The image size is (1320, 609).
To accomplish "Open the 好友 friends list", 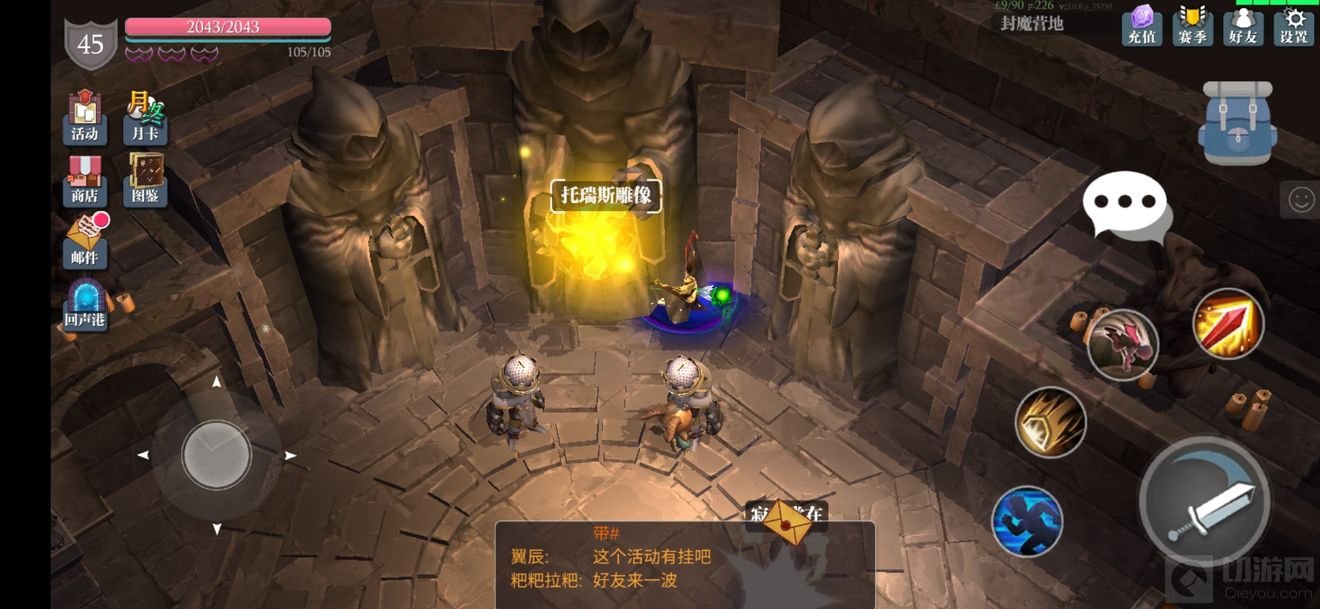I will pos(1243,25).
